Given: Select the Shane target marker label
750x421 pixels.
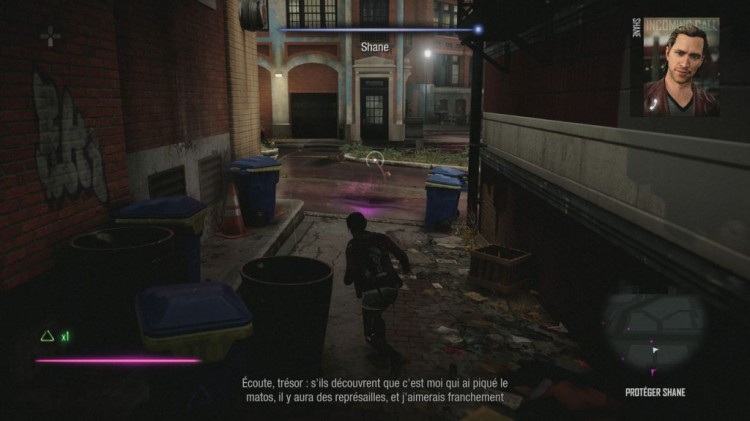Looking at the screenshot, I should pos(374,45).
